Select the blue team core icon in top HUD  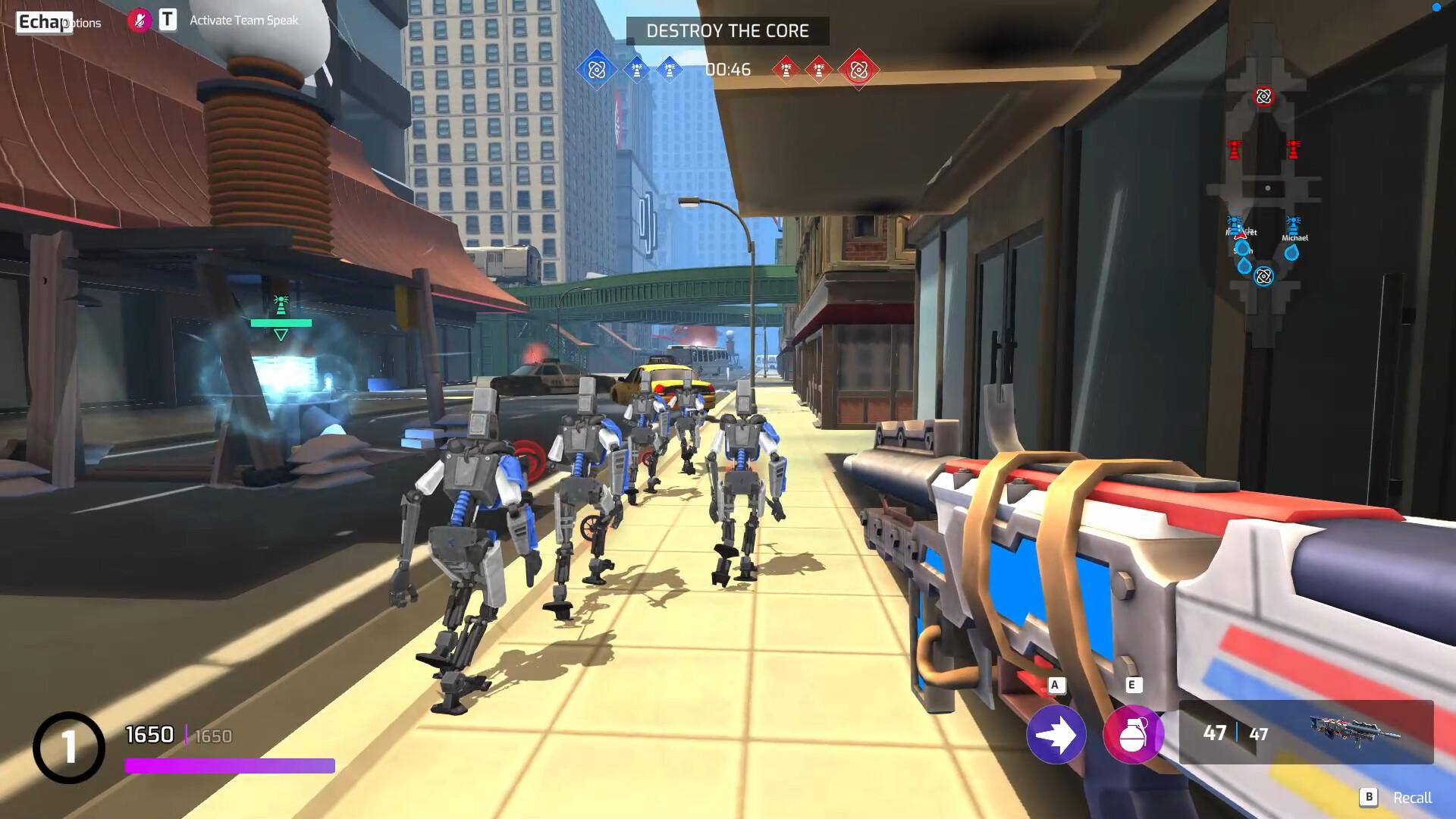[x=596, y=69]
